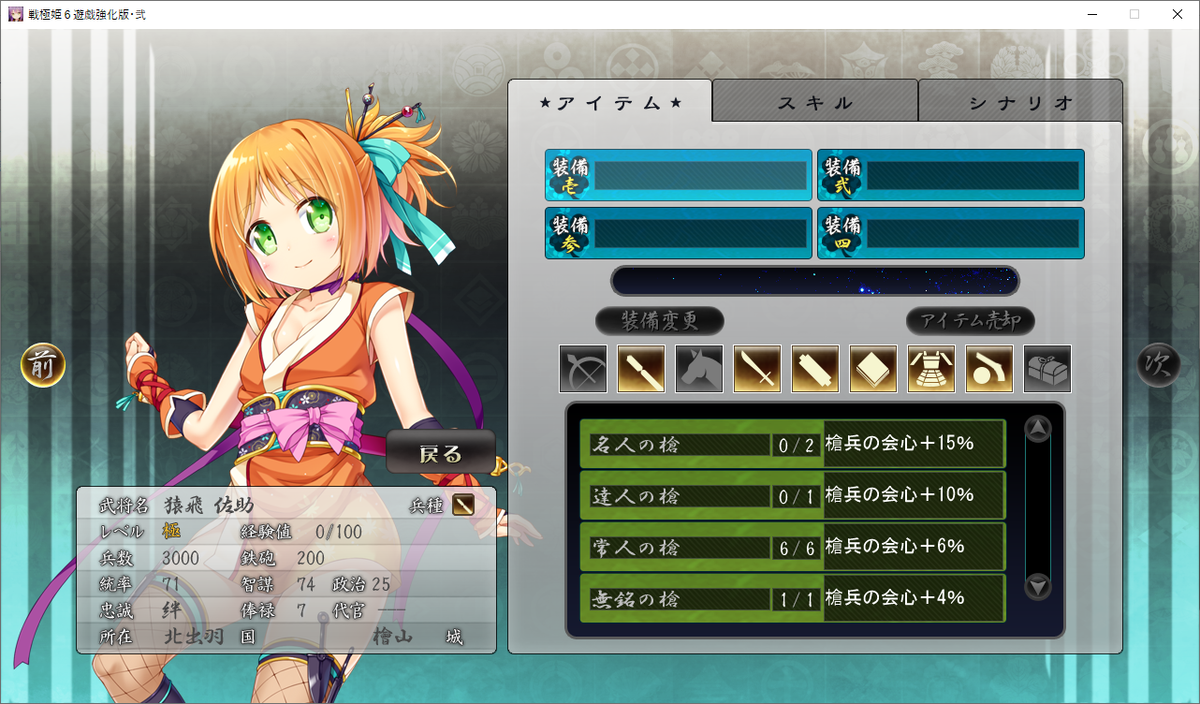
Task: Show the previous general with 前
Action: point(43,366)
